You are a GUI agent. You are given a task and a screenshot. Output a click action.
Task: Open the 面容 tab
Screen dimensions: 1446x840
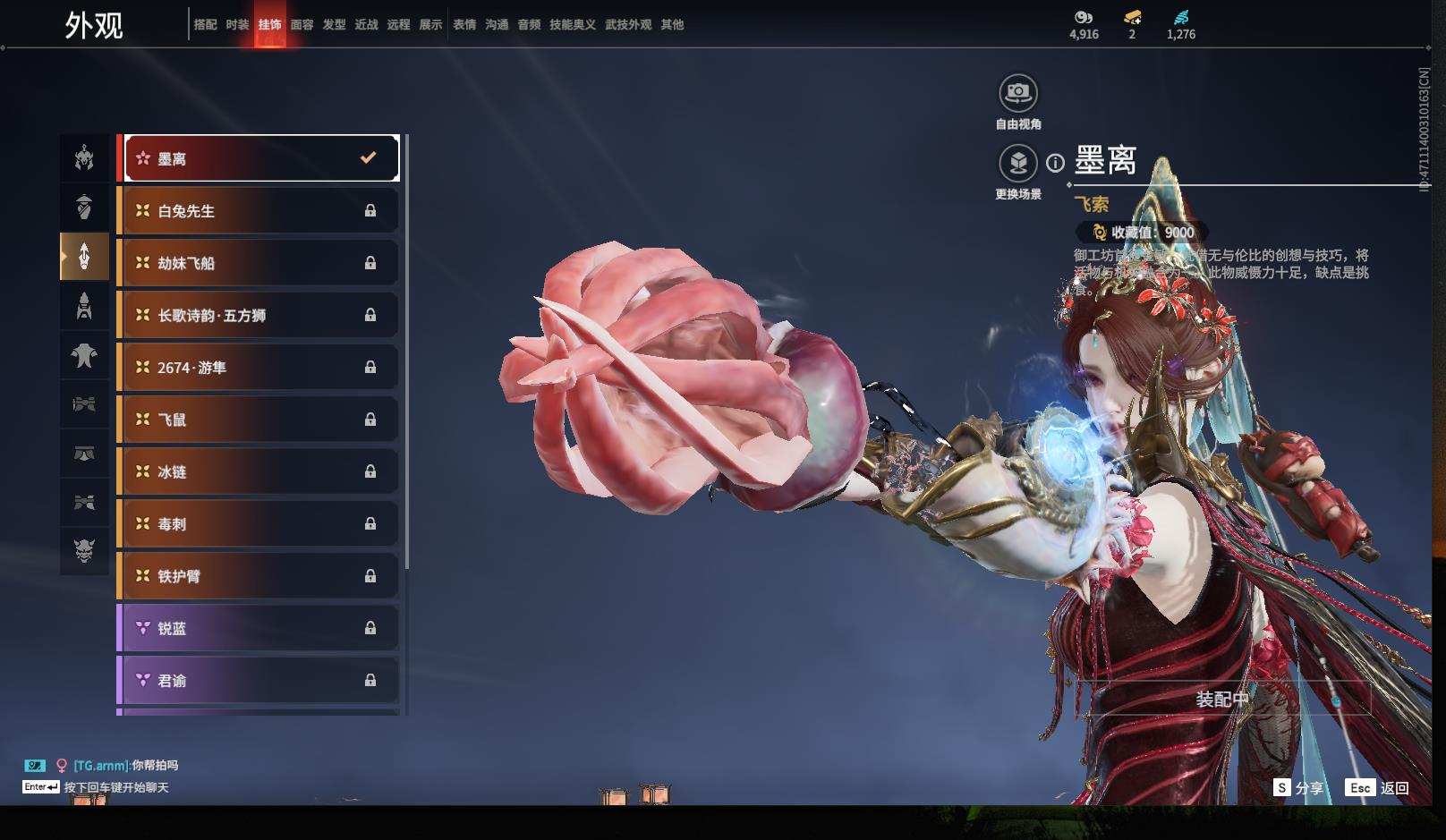[x=302, y=25]
